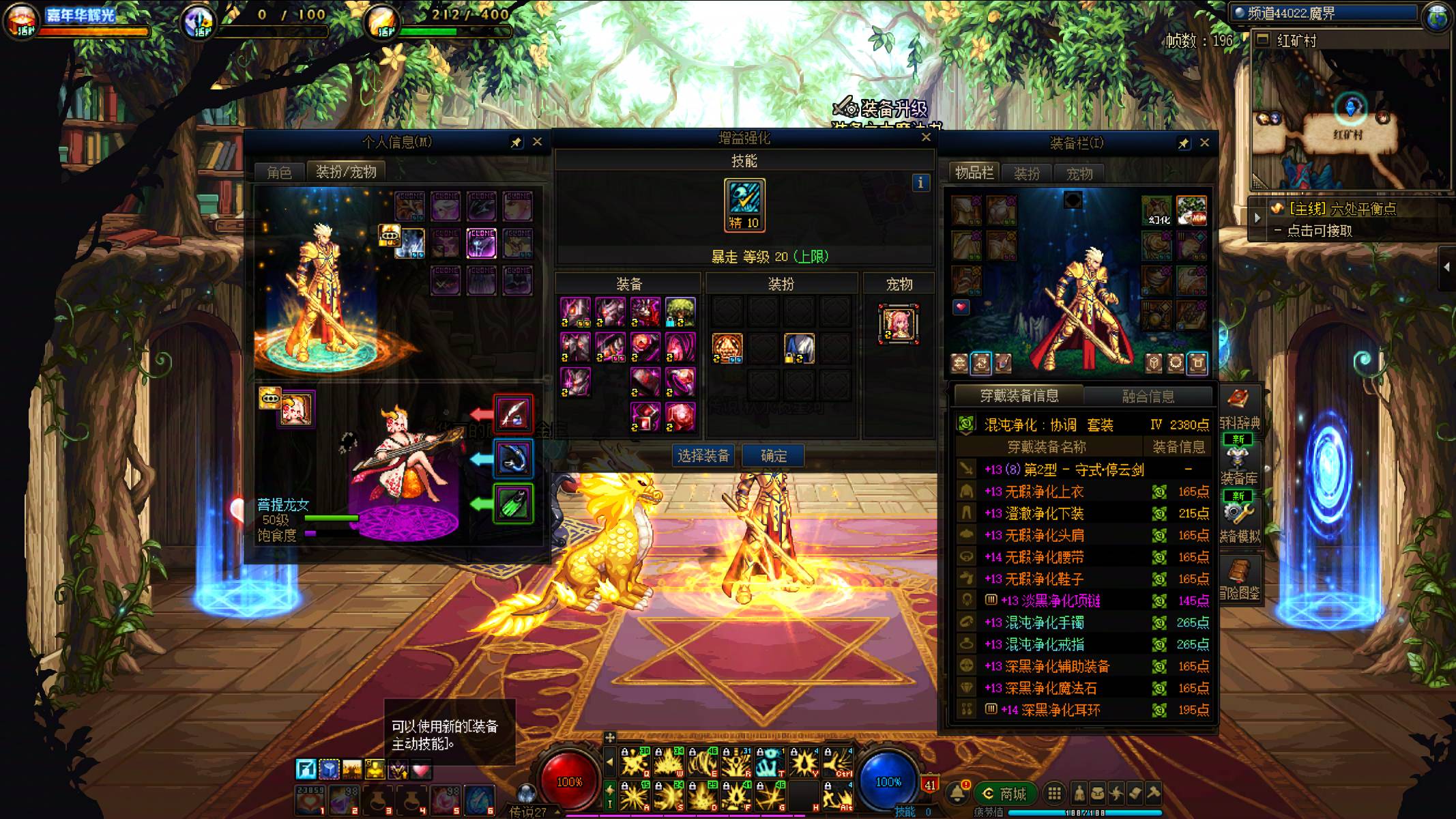Select the 物品栏 tab
The width and height of the screenshot is (1456, 819).
pos(974,173)
